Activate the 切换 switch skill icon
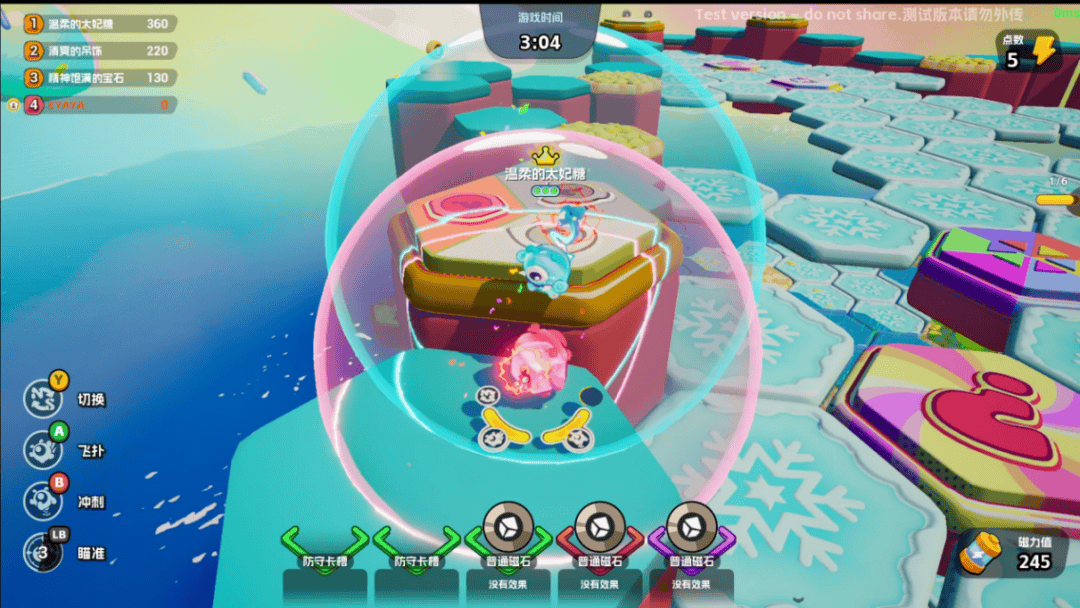Viewport: 1080px width, 608px height. [43, 399]
